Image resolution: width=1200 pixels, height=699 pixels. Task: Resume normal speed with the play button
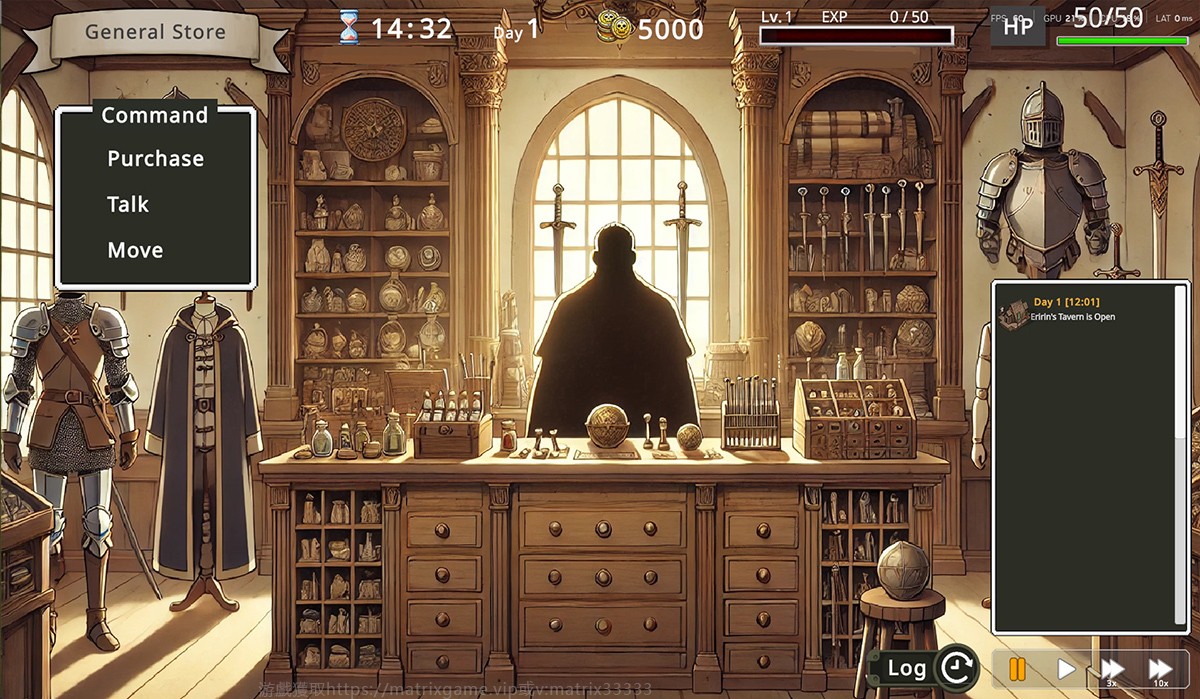[1066, 668]
